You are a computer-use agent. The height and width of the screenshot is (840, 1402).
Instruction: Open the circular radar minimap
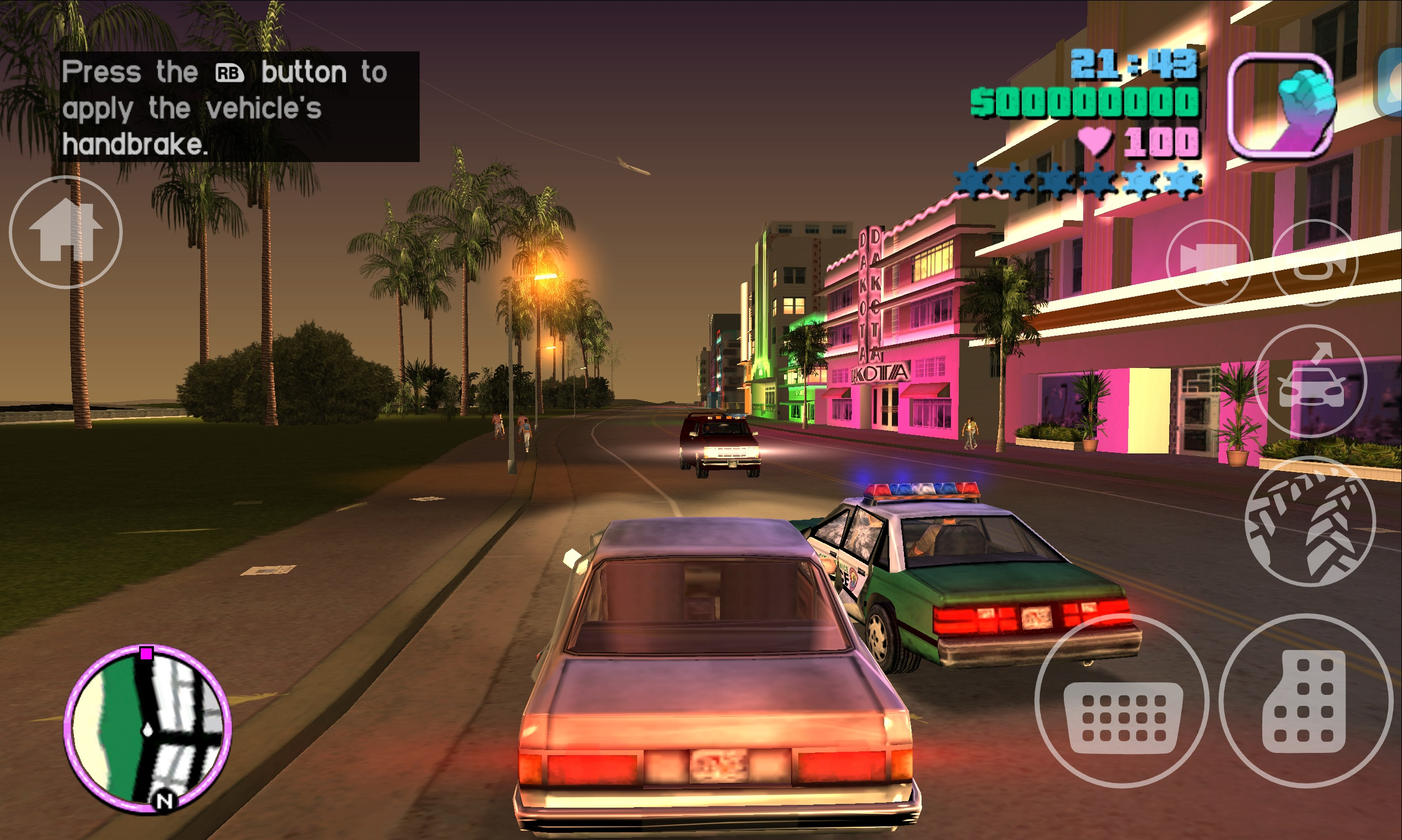click(x=147, y=729)
